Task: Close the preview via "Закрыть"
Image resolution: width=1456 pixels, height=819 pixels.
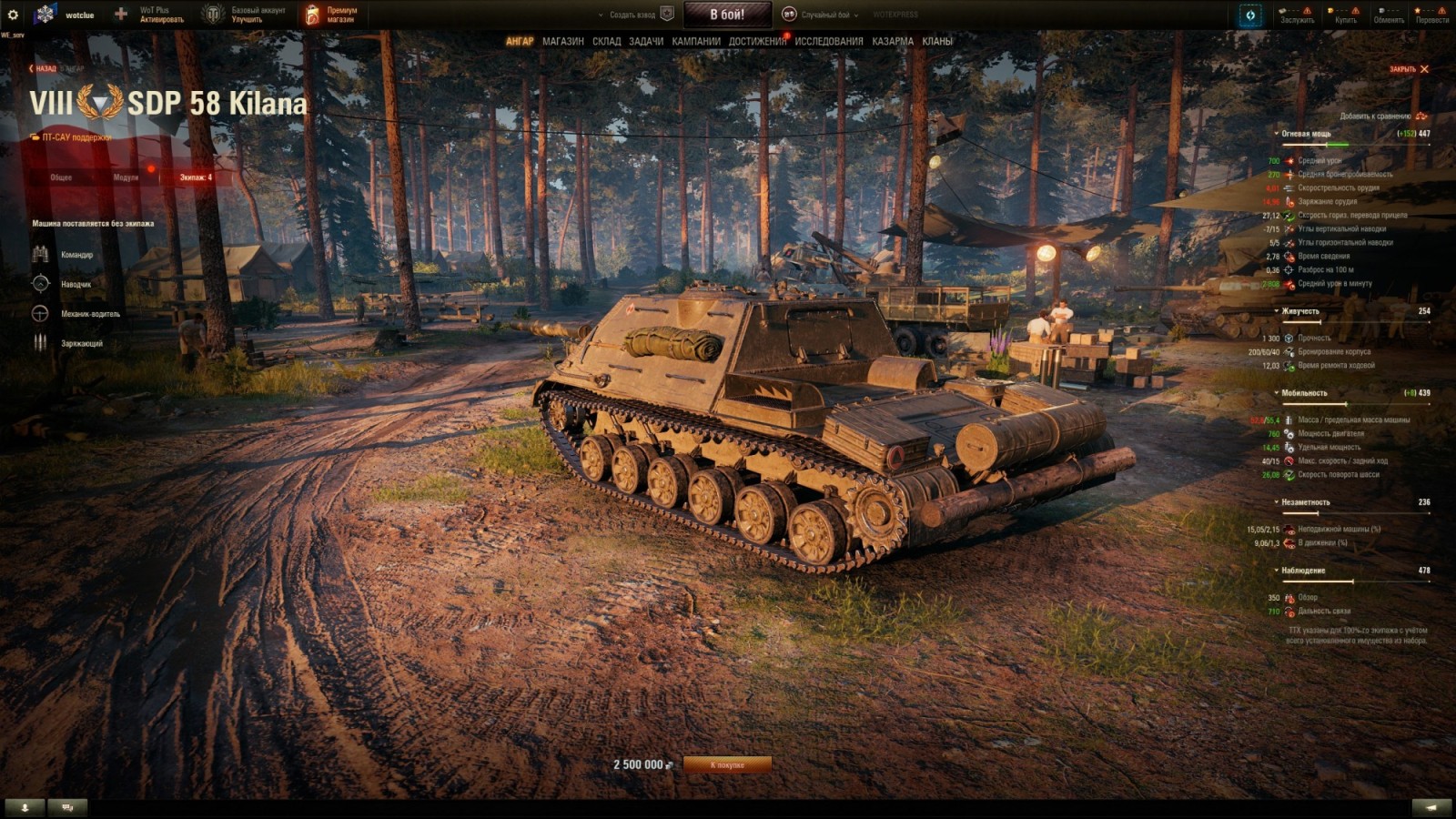Action: tap(1409, 69)
